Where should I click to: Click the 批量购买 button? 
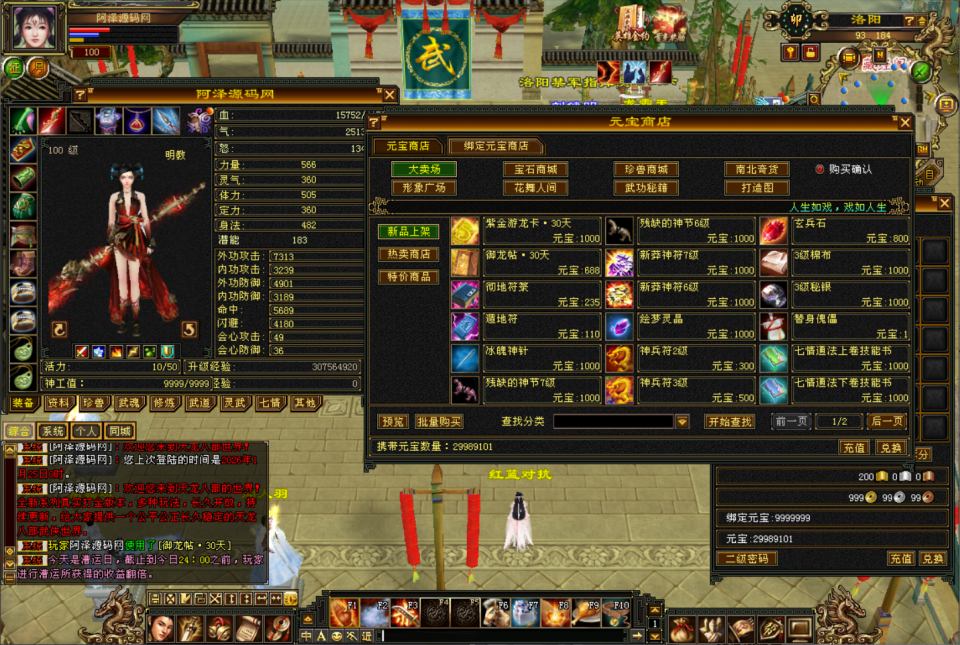coord(439,422)
